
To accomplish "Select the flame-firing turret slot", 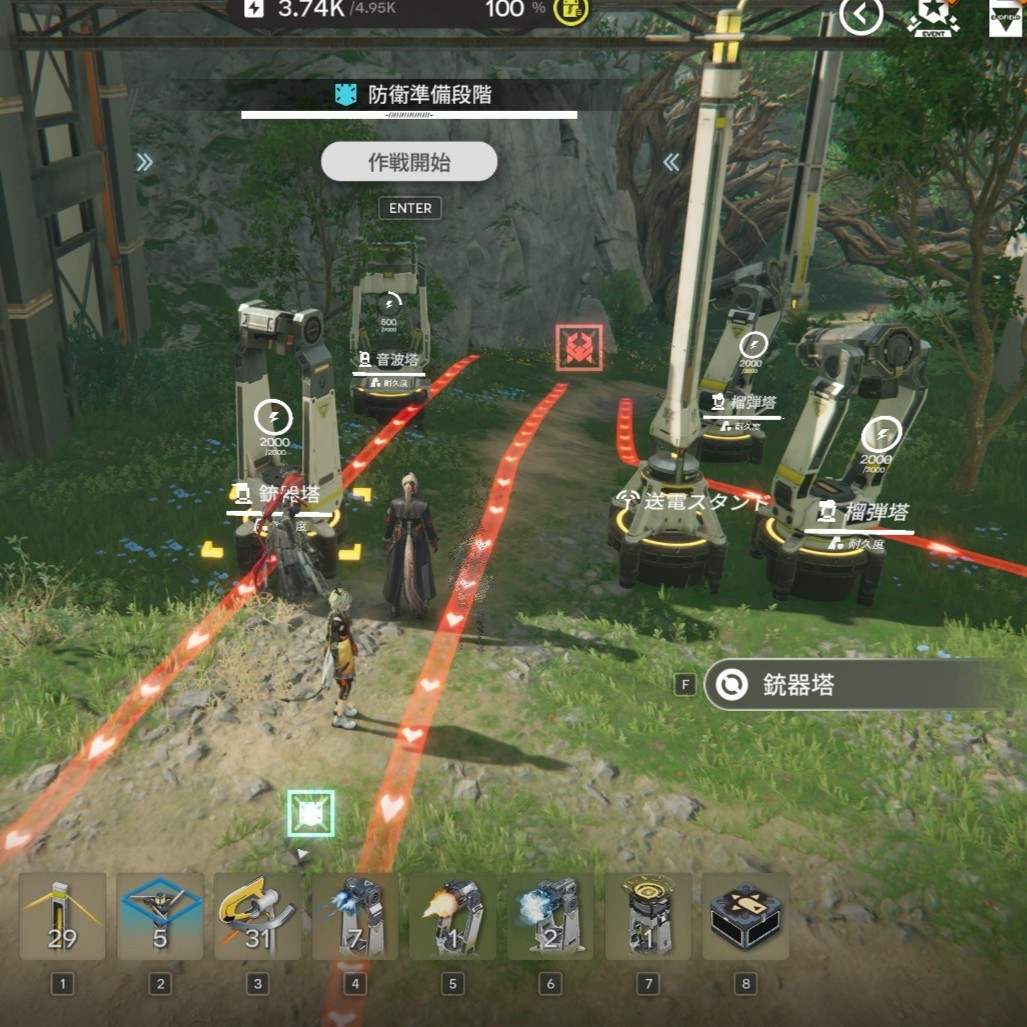I will pos(452,916).
